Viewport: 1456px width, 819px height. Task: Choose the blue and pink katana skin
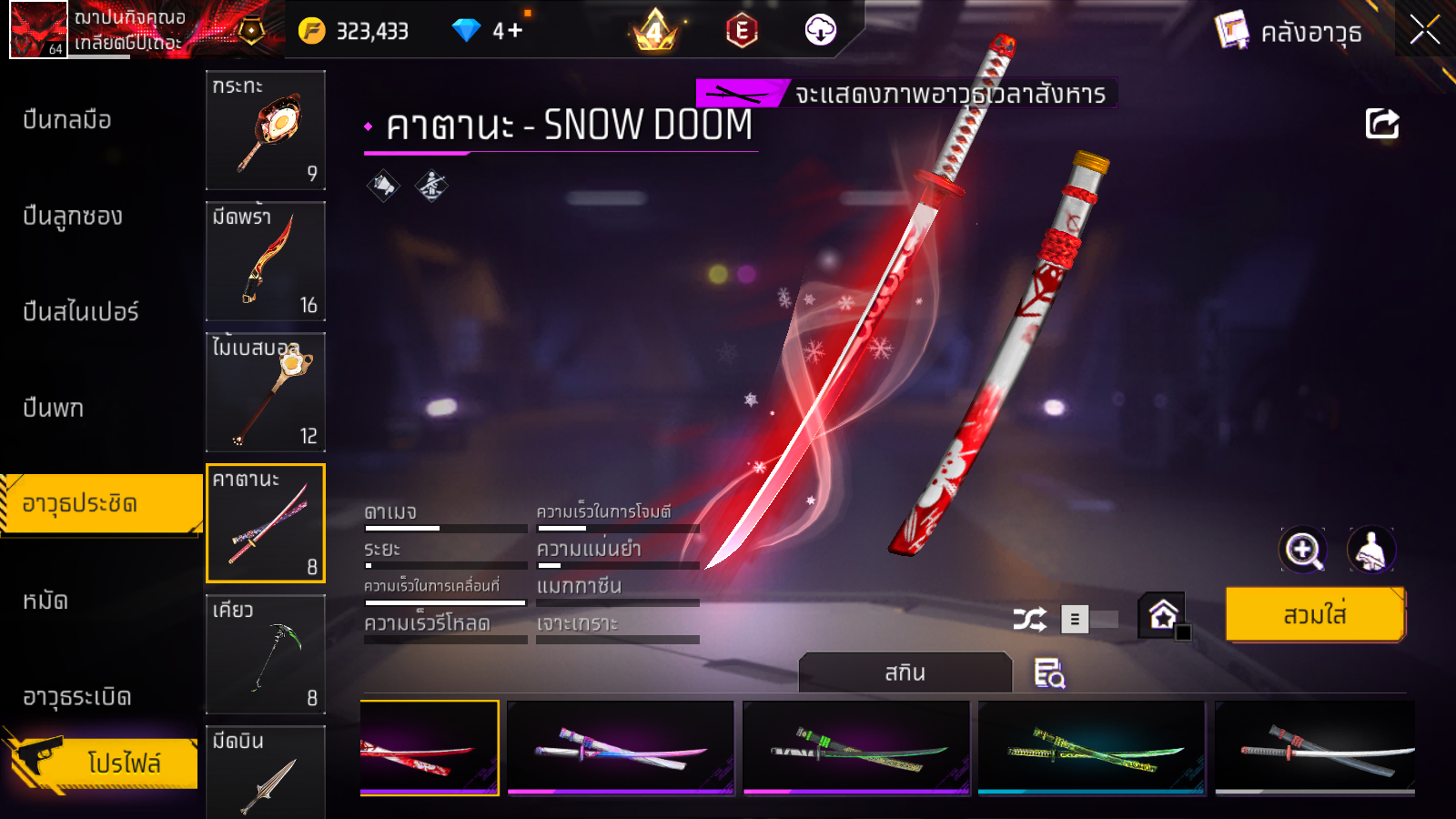click(621, 748)
